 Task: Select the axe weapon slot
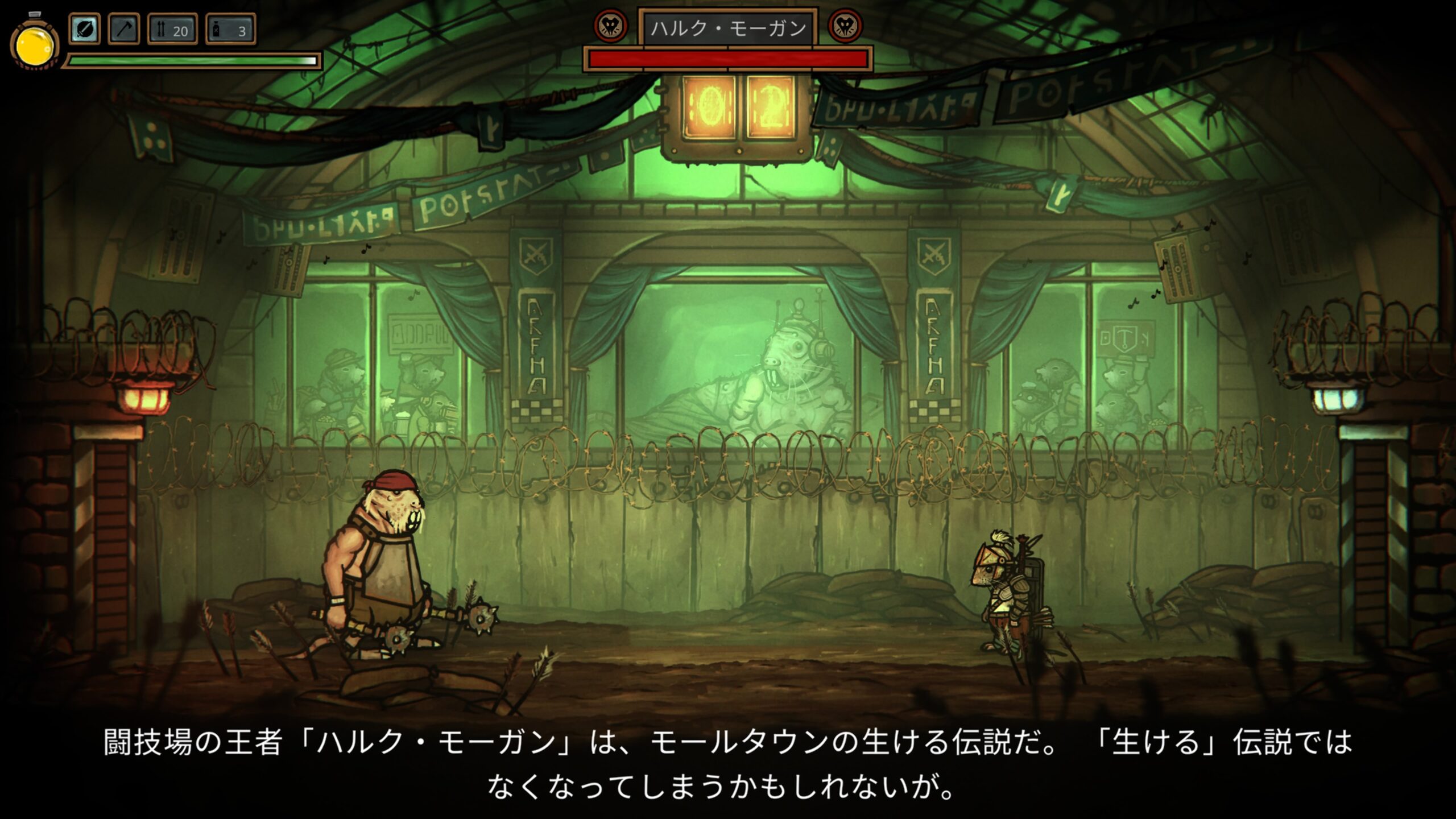pyautogui.click(x=123, y=30)
